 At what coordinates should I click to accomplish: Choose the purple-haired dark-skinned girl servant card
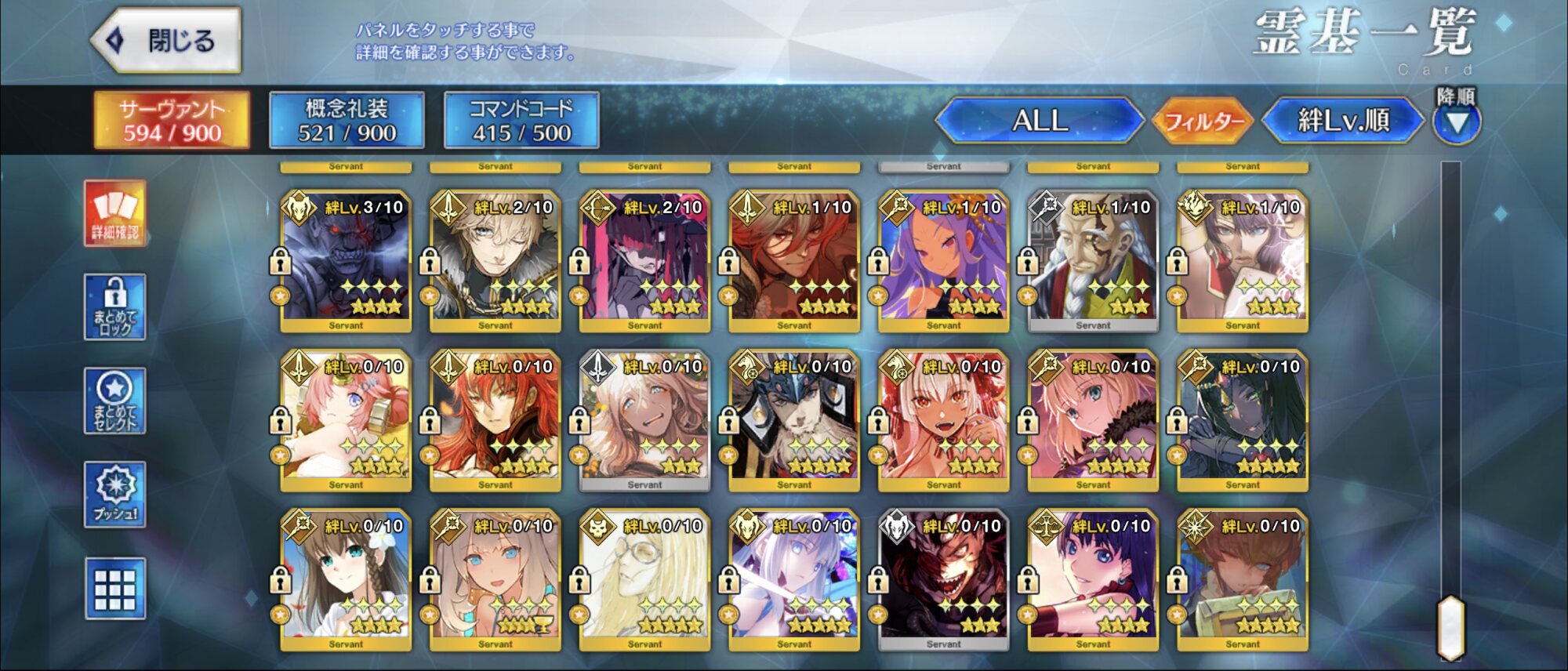coord(943,260)
